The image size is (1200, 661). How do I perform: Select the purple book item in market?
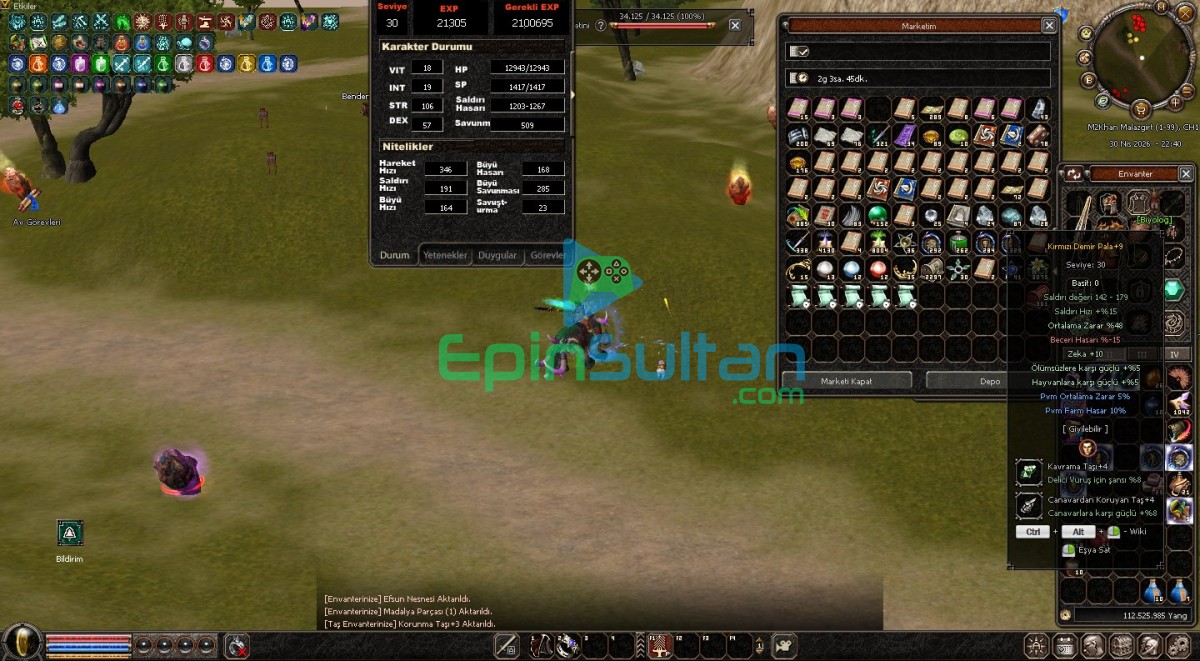point(904,136)
